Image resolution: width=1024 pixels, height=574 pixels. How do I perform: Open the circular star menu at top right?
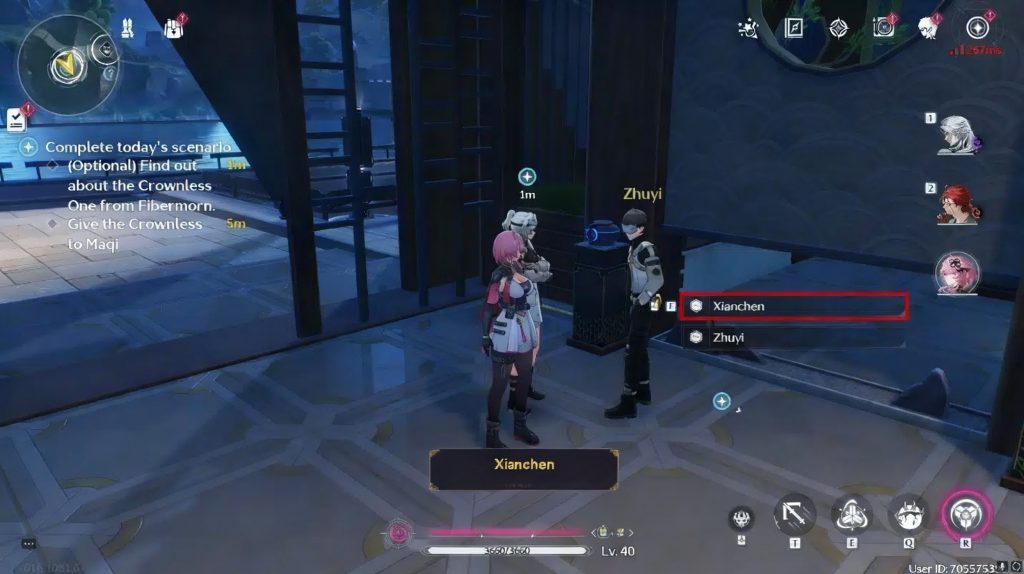pos(977,28)
